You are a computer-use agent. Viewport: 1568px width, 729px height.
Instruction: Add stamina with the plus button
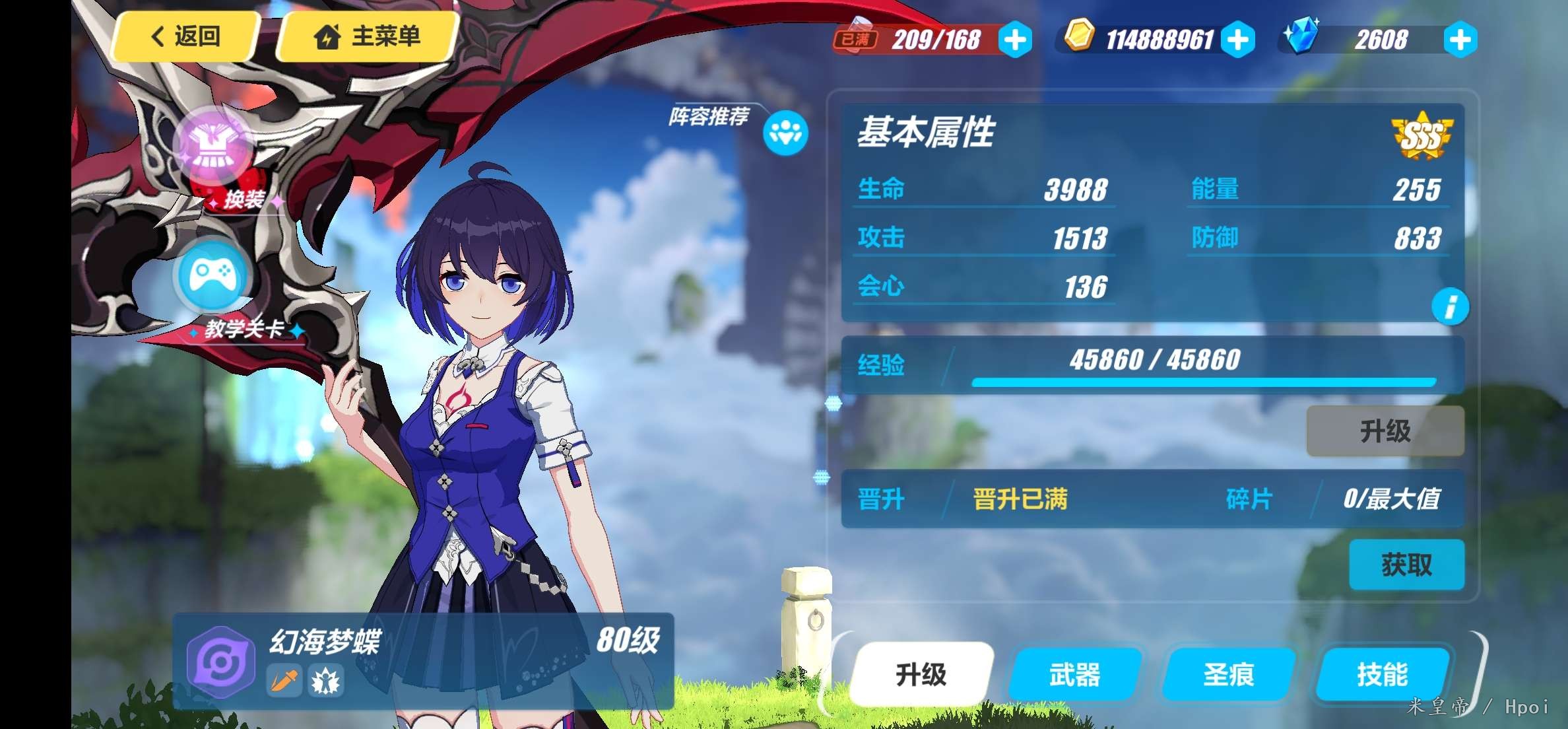pyautogui.click(x=1015, y=40)
